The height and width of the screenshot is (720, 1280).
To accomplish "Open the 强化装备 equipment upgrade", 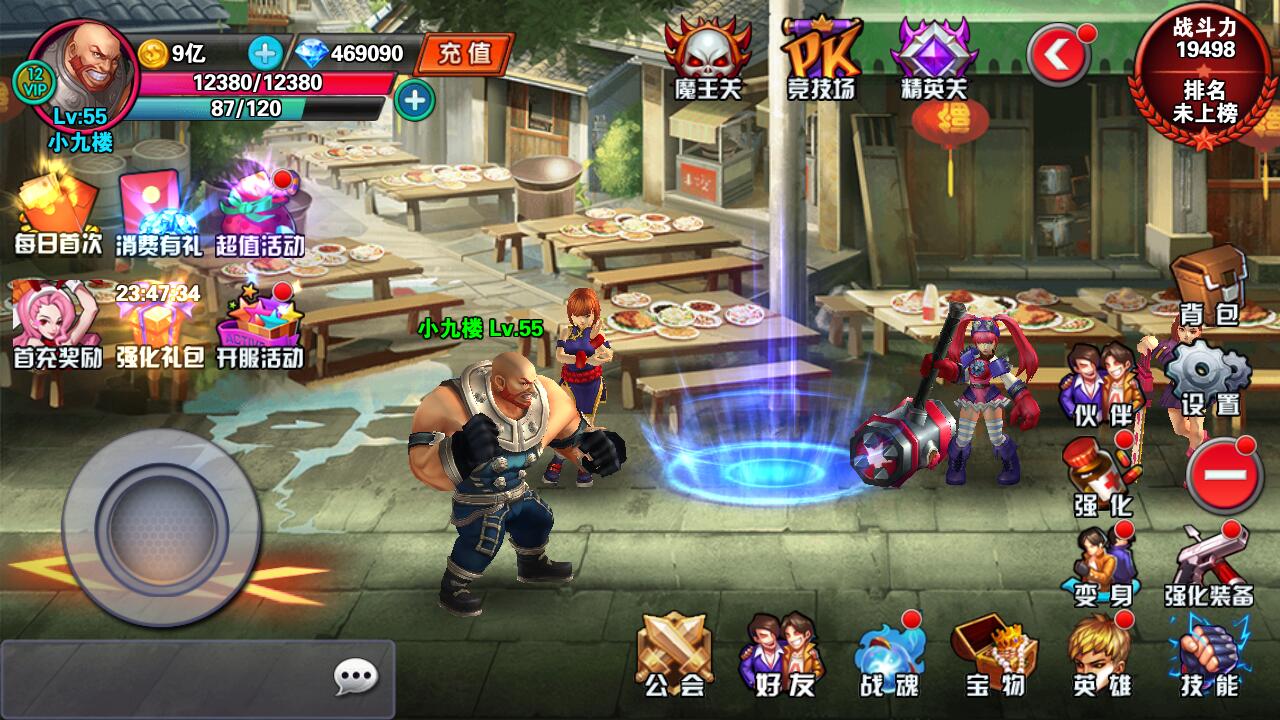I will [1208, 565].
